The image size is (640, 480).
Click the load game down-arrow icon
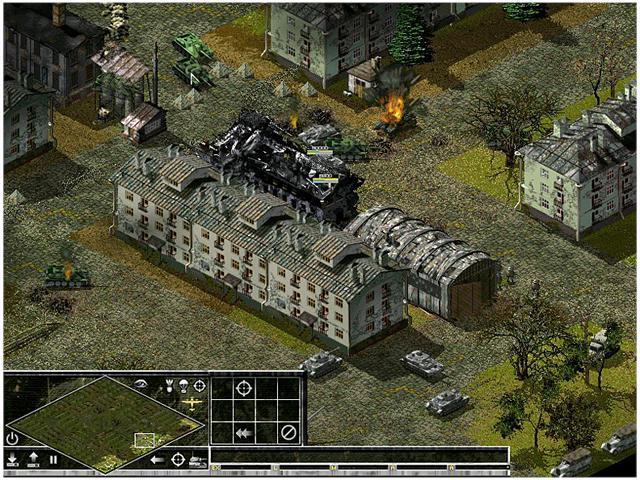[x=12, y=460]
